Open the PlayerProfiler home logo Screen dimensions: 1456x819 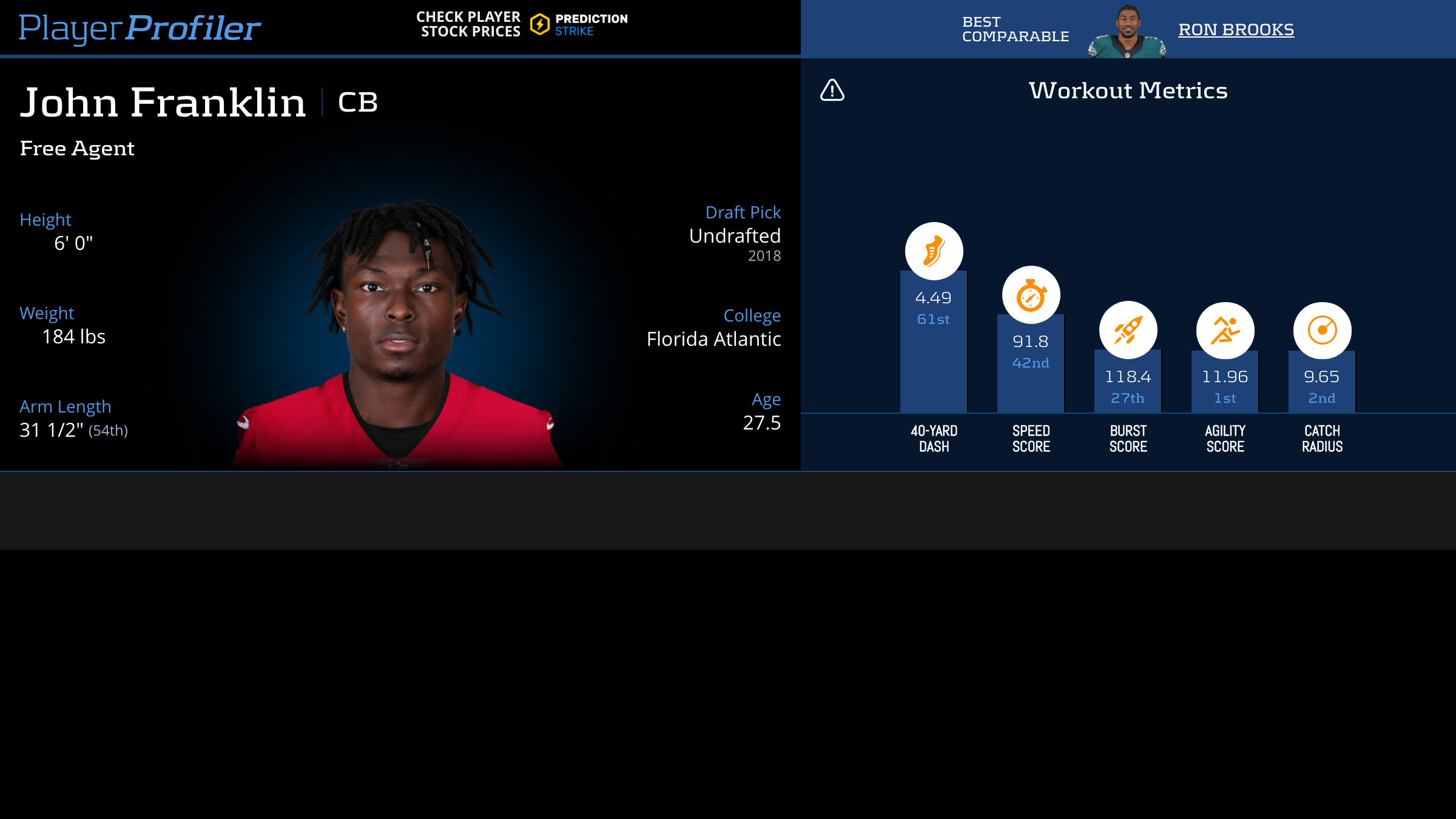(140, 28)
